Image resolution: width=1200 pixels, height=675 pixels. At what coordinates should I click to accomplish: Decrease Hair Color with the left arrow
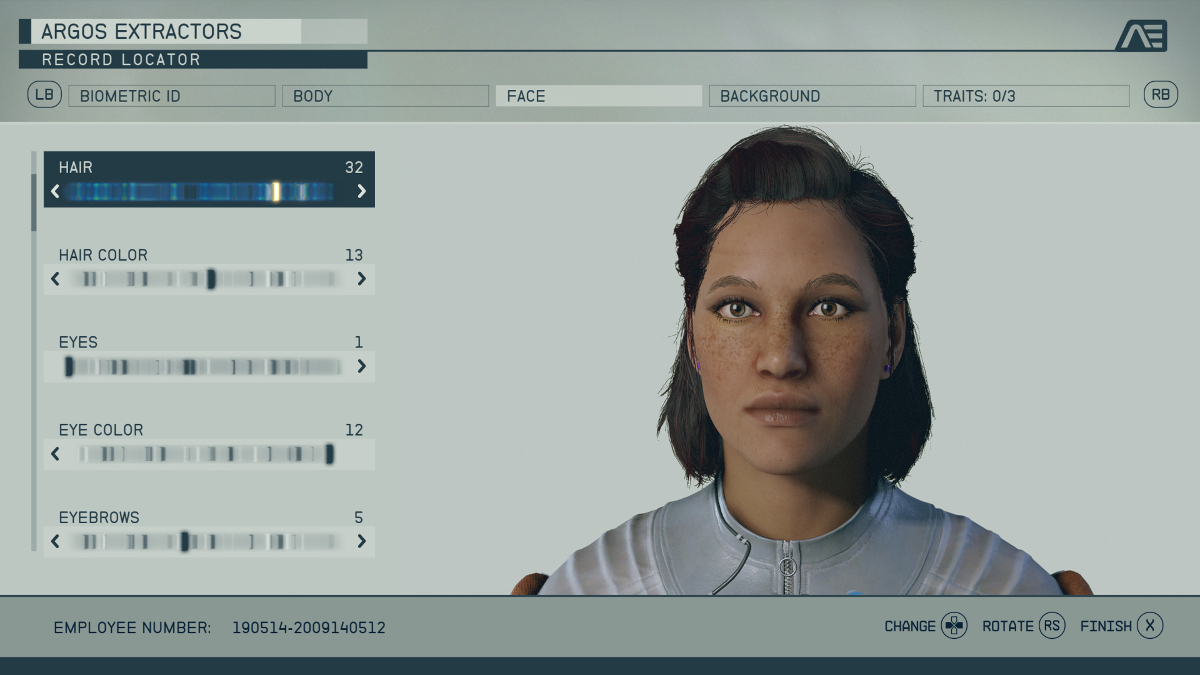tap(55, 279)
